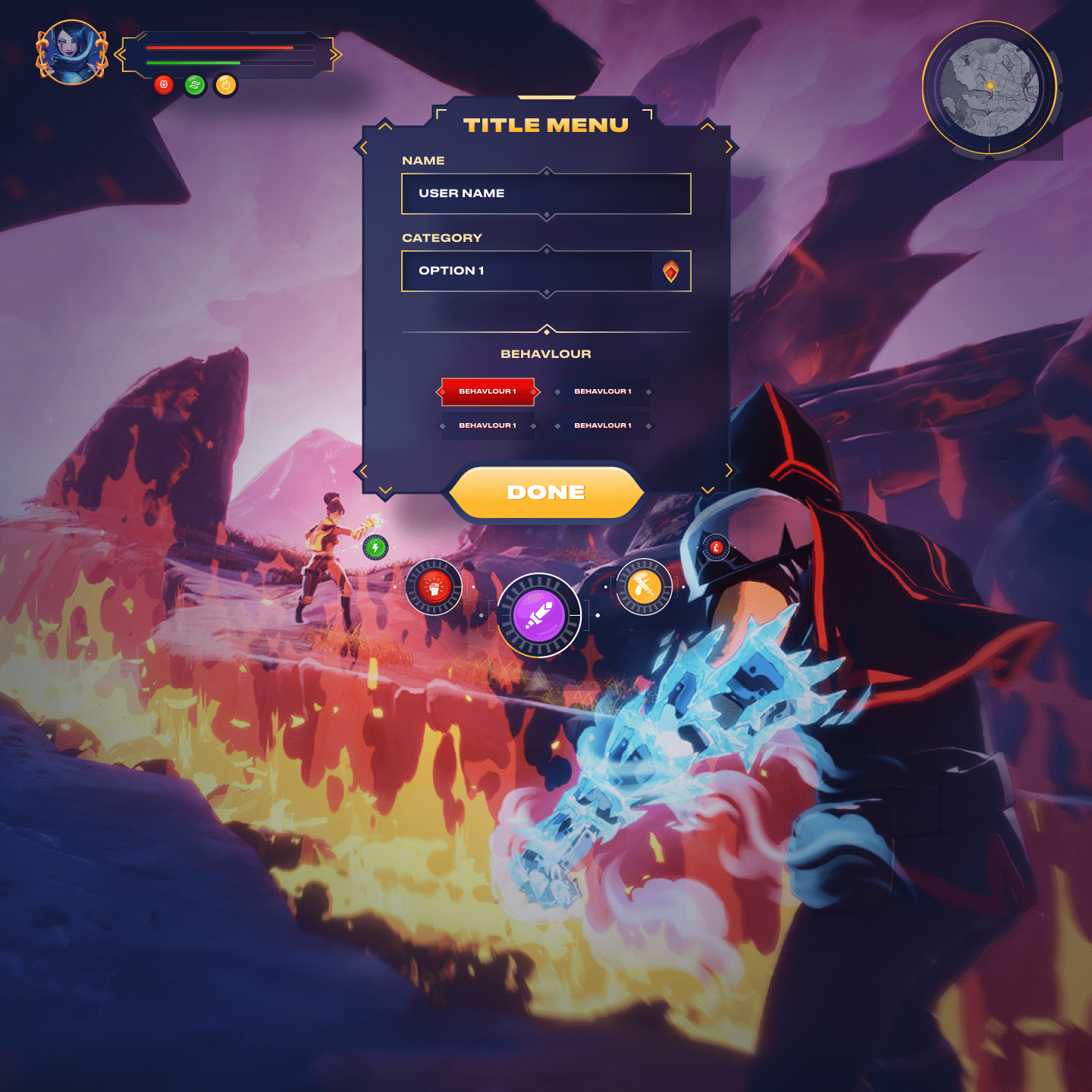Image resolution: width=1092 pixels, height=1092 pixels.
Task: Click the User Name input field
Action: [546, 193]
